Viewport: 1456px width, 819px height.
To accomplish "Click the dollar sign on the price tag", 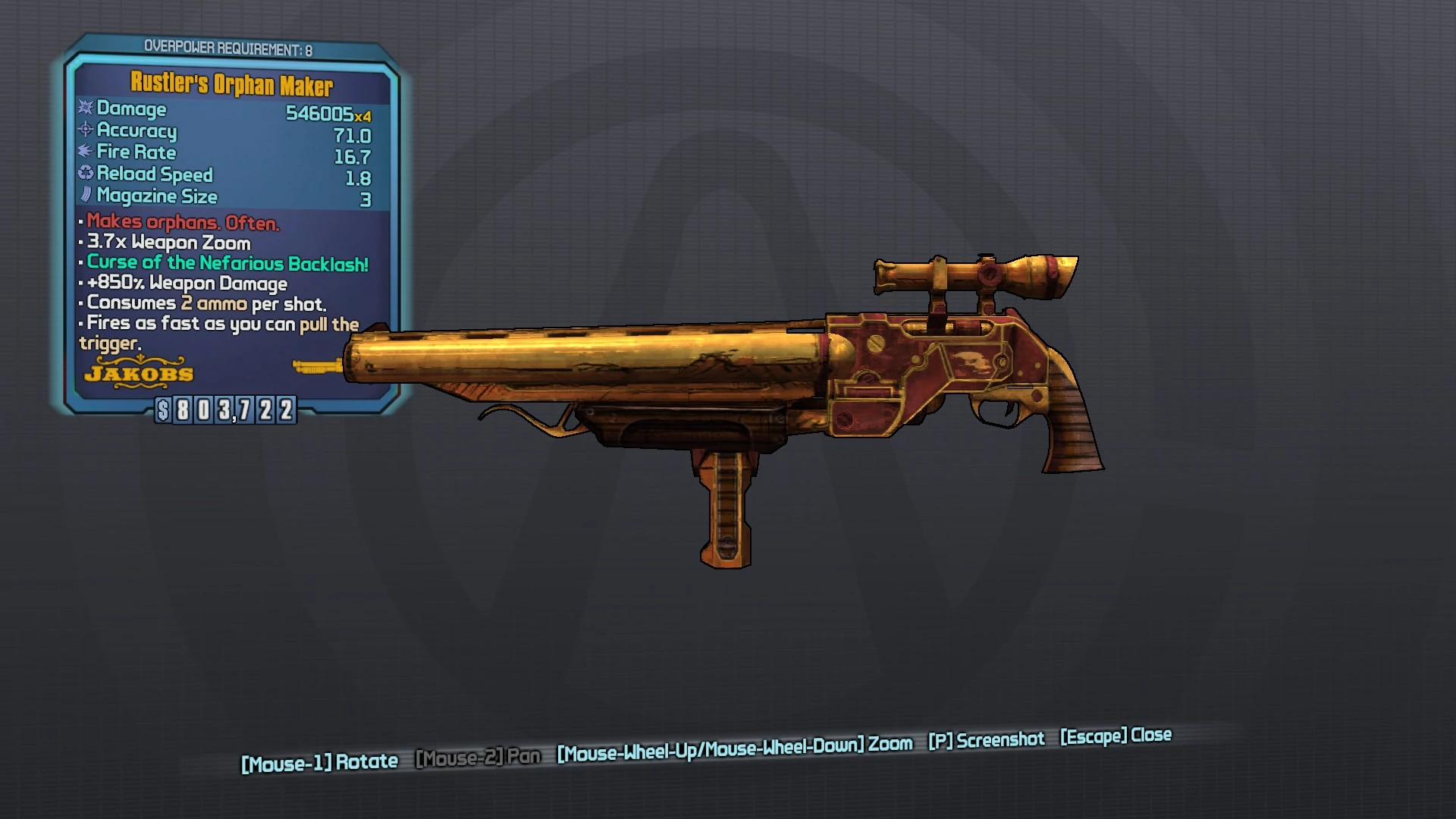I will (165, 412).
